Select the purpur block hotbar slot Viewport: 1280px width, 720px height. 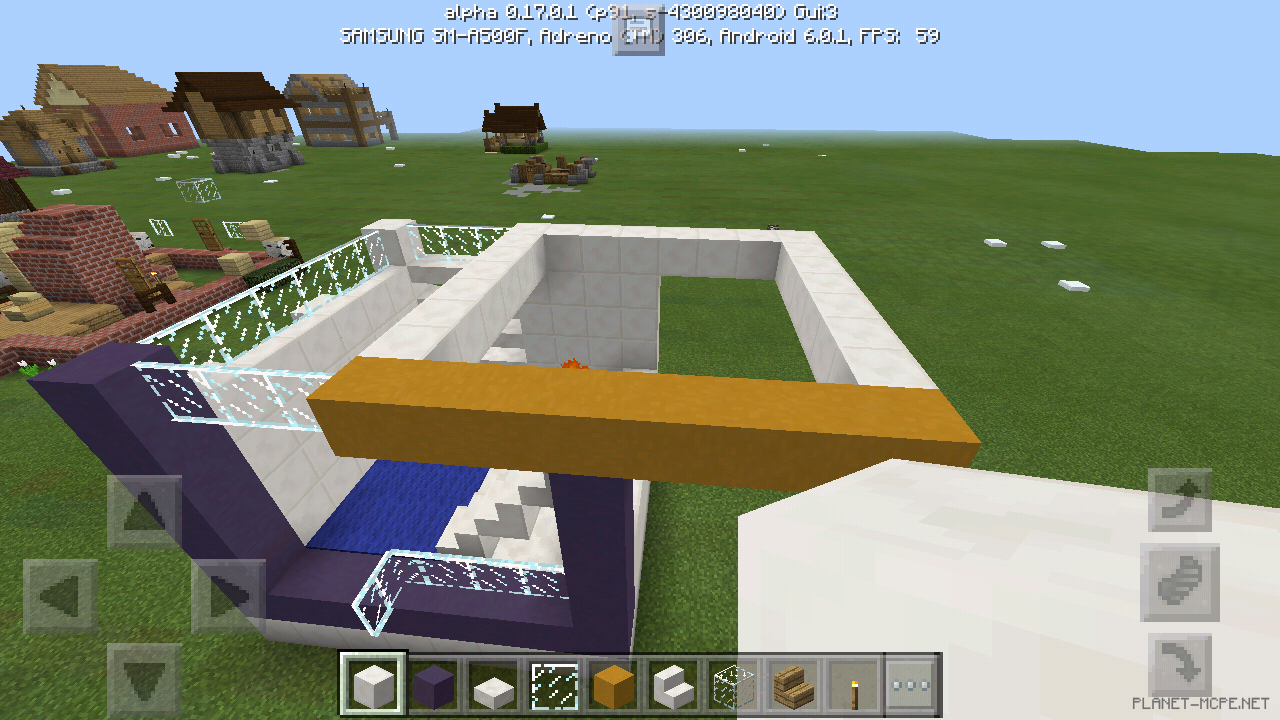point(433,683)
